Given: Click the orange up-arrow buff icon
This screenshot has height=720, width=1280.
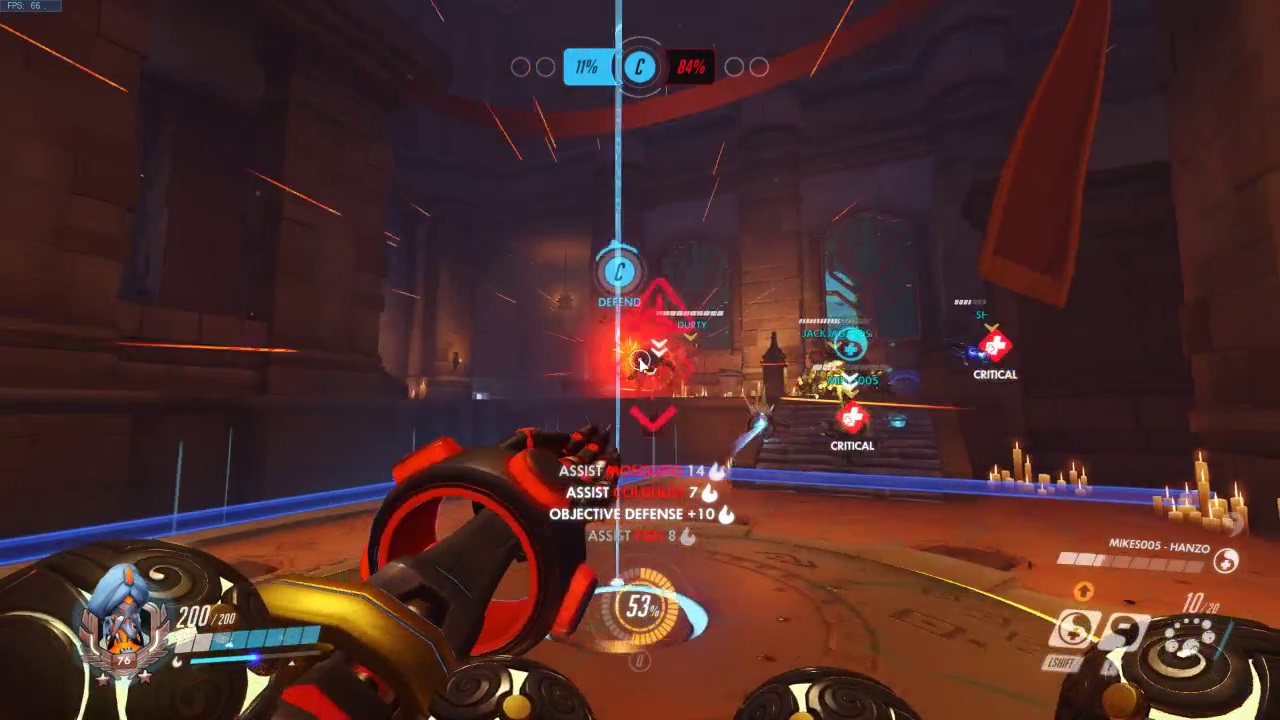Looking at the screenshot, I should point(1083,592).
